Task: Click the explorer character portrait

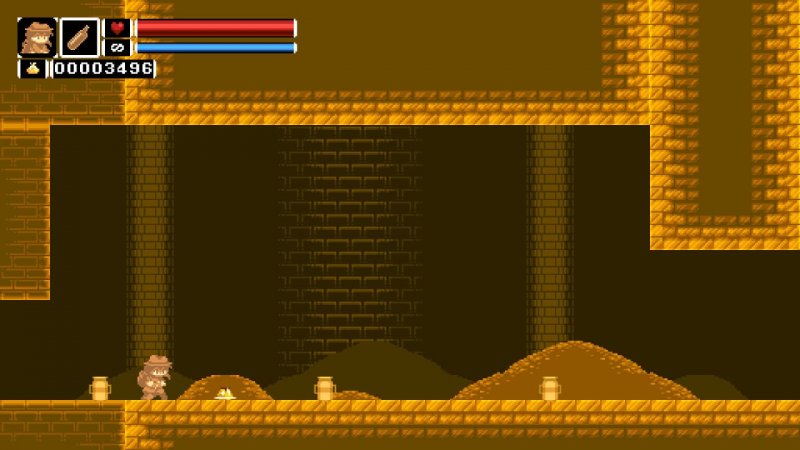Action: (x=37, y=37)
